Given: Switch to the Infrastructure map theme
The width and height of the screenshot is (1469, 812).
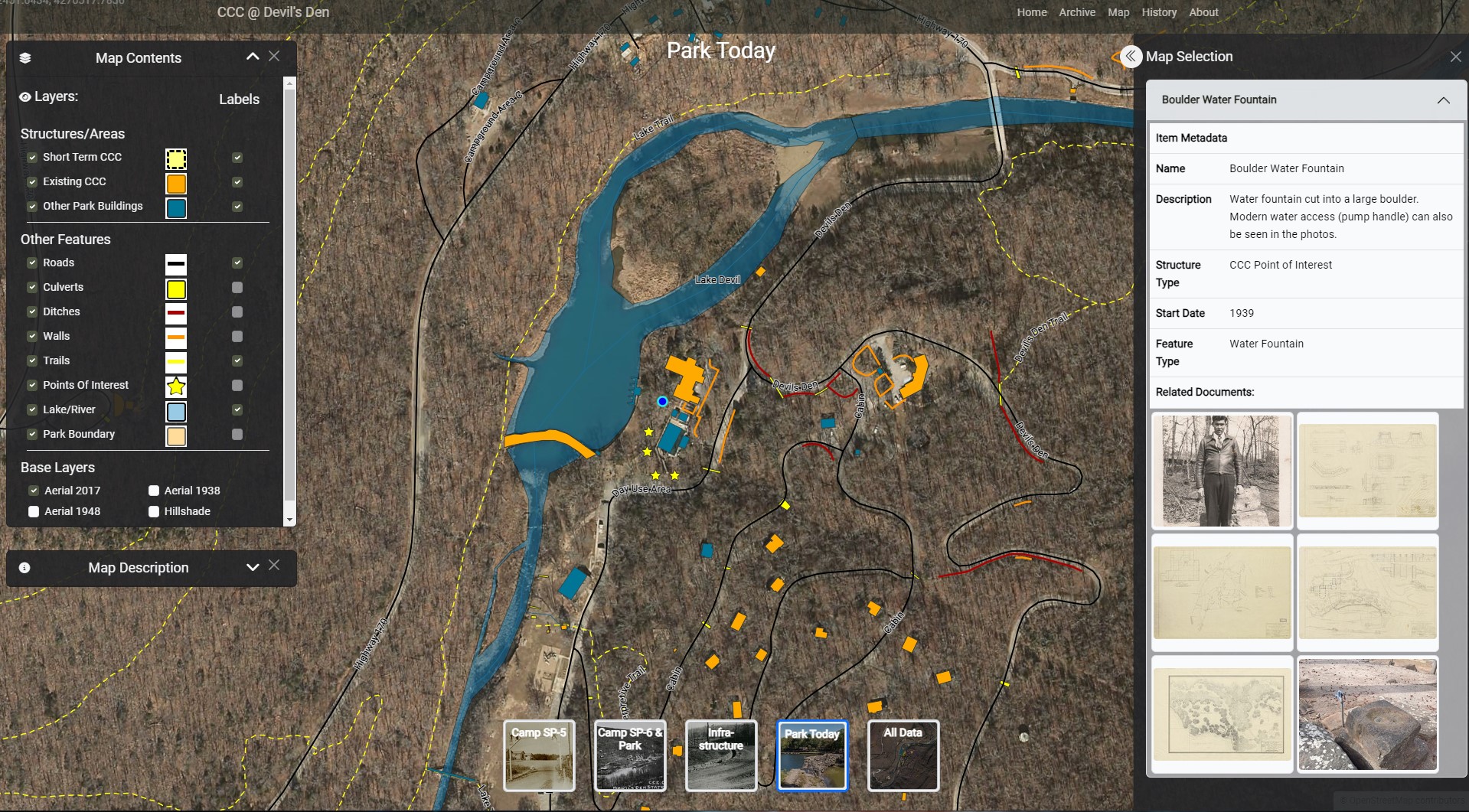Looking at the screenshot, I should point(721,755).
